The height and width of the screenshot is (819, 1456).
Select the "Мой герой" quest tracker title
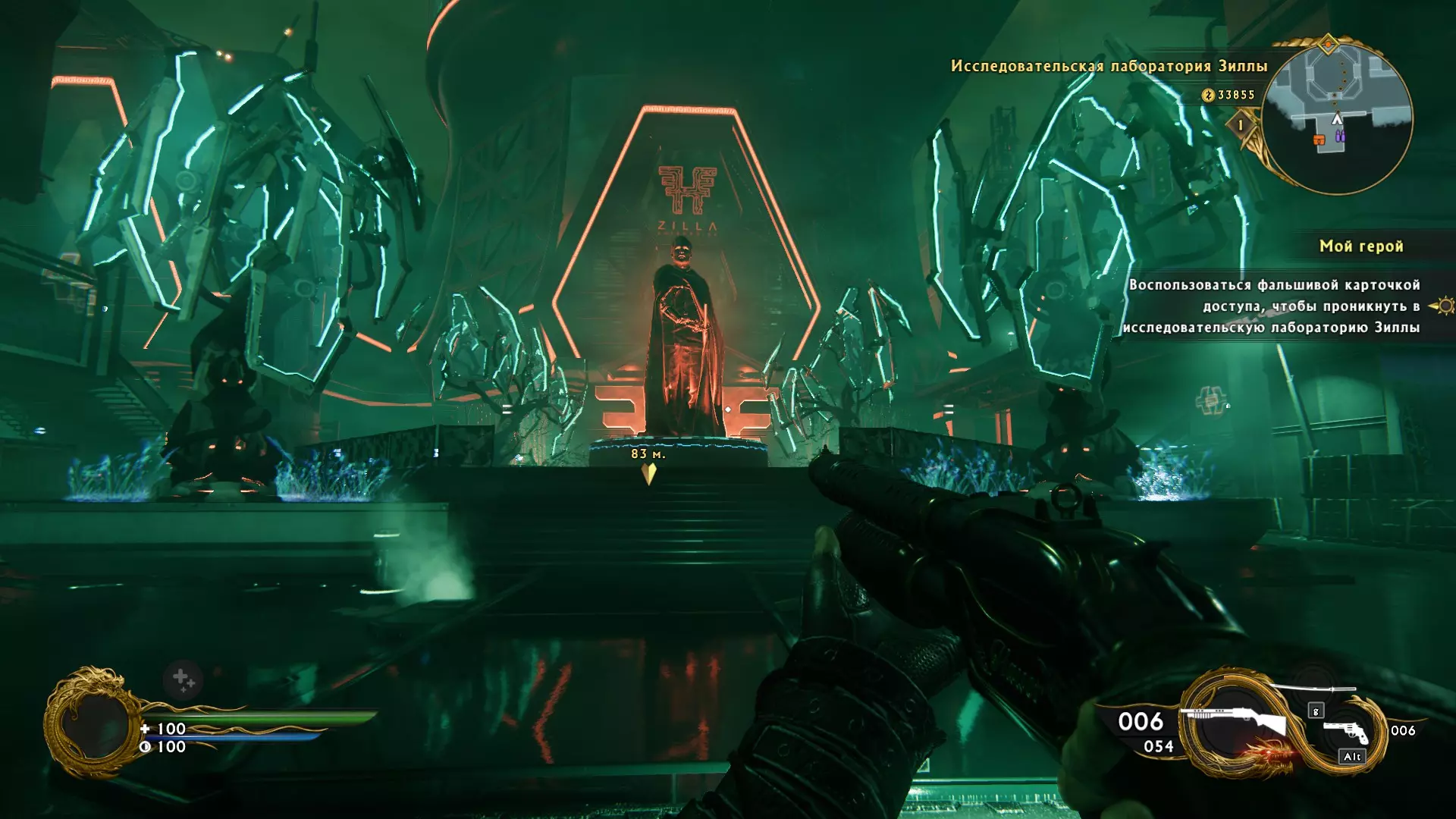point(1361,246)
